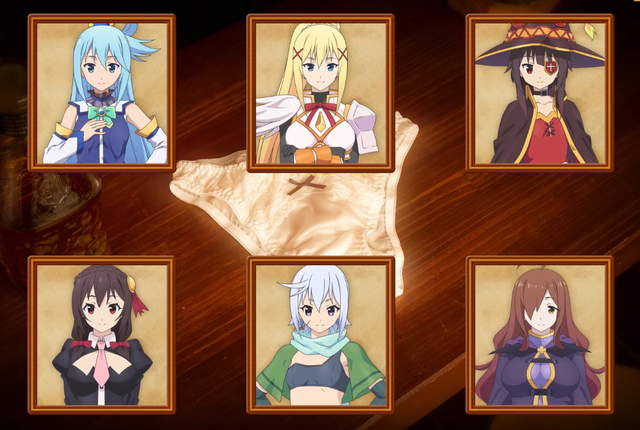The image size is (640, 430).
Task: Pick the long brown-haired woman in purple
Action: (539, 335)
